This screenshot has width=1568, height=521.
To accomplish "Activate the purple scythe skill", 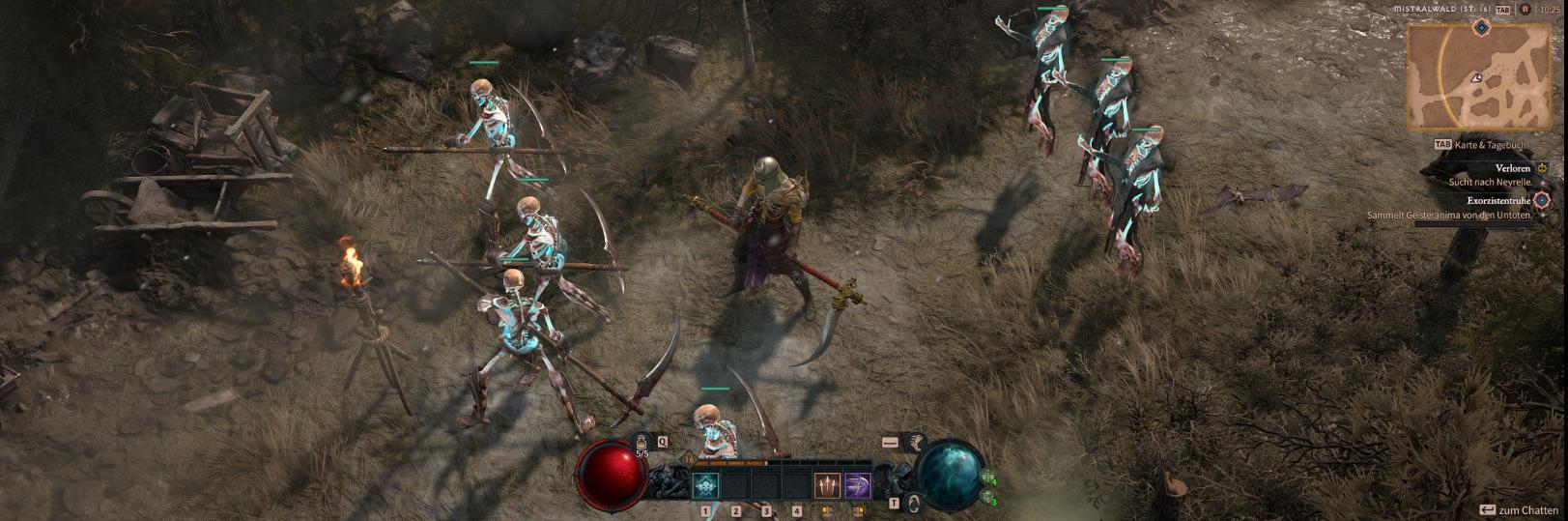I will (858, 485).
